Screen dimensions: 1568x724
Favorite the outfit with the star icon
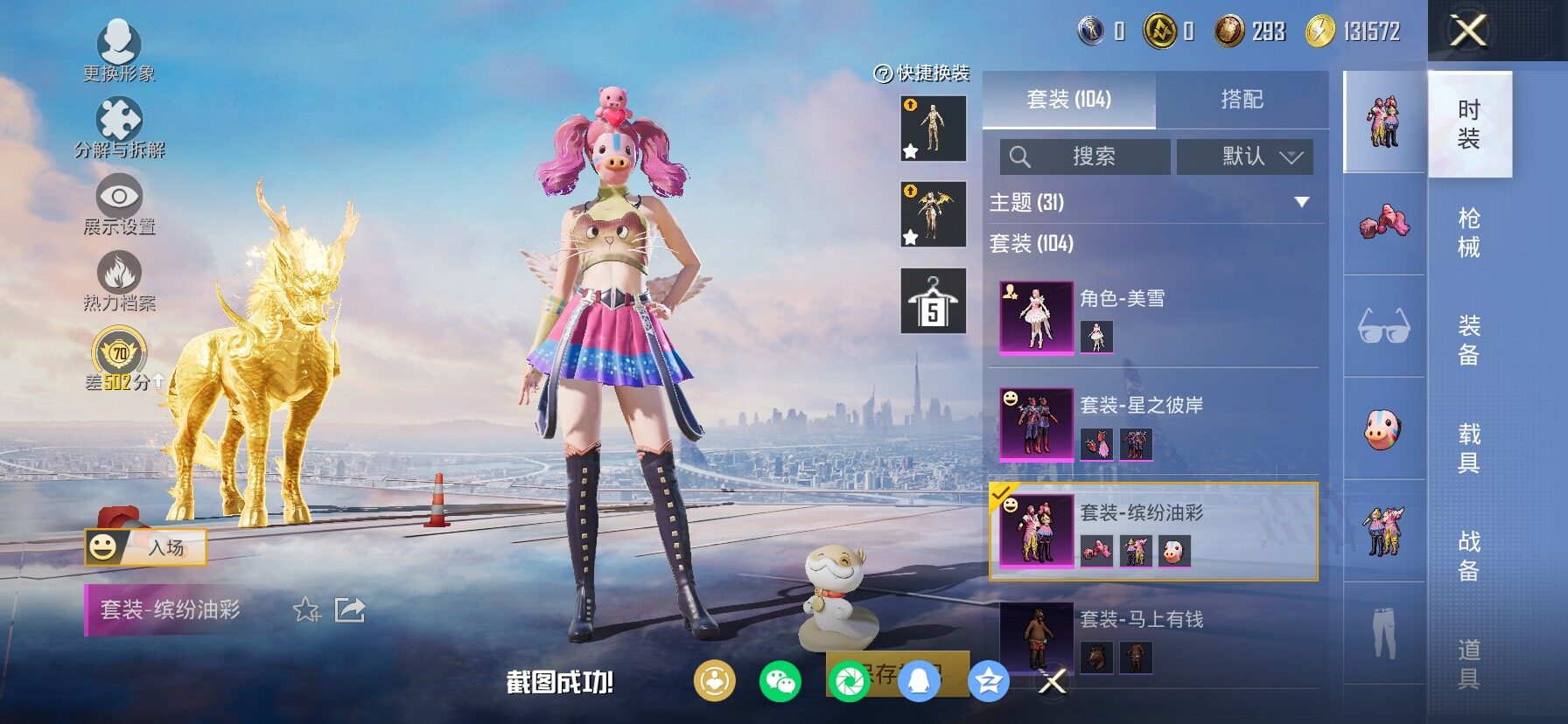(x=306, y=609)
